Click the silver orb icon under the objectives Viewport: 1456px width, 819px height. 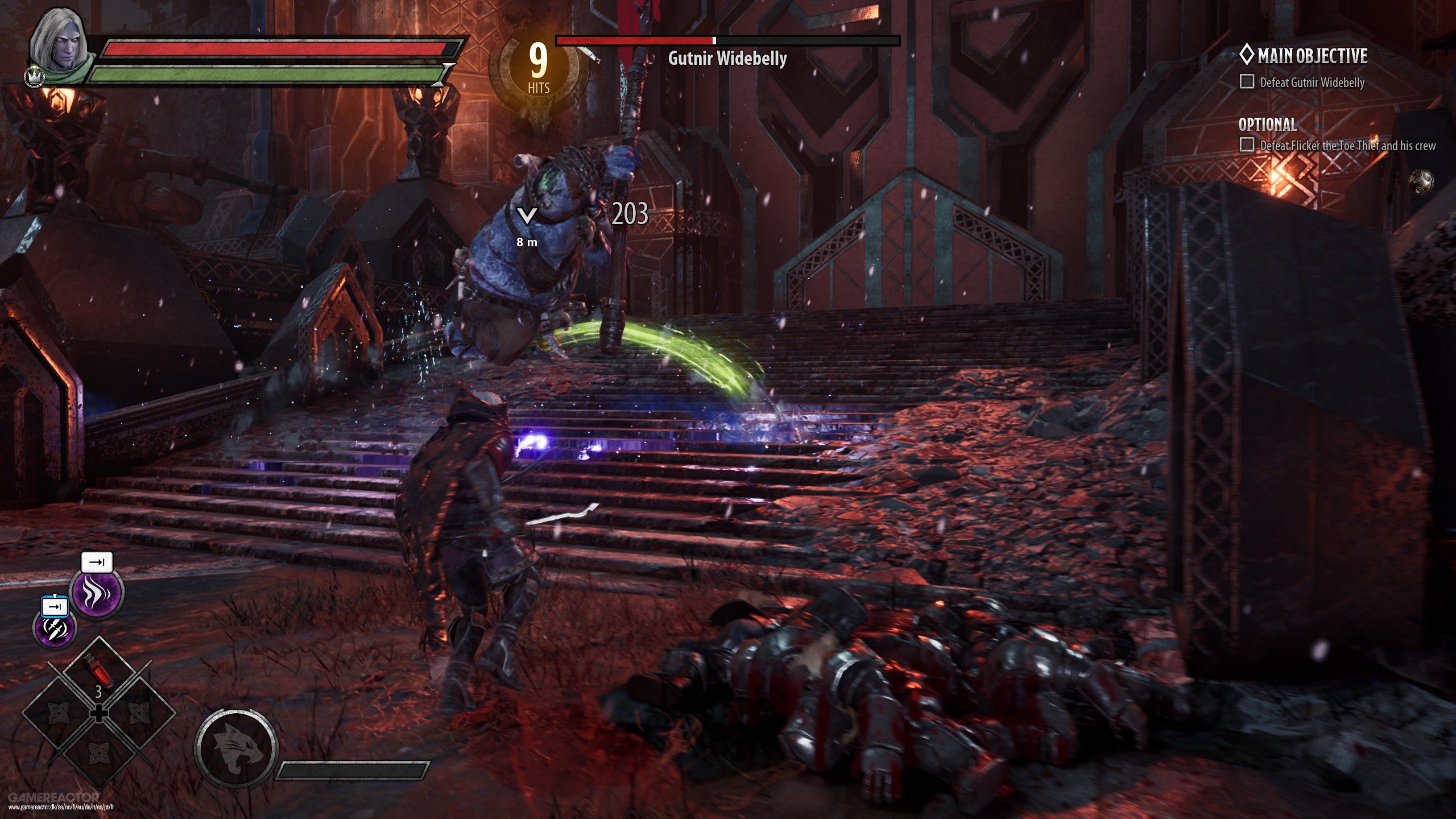(x=1421, y=182)
